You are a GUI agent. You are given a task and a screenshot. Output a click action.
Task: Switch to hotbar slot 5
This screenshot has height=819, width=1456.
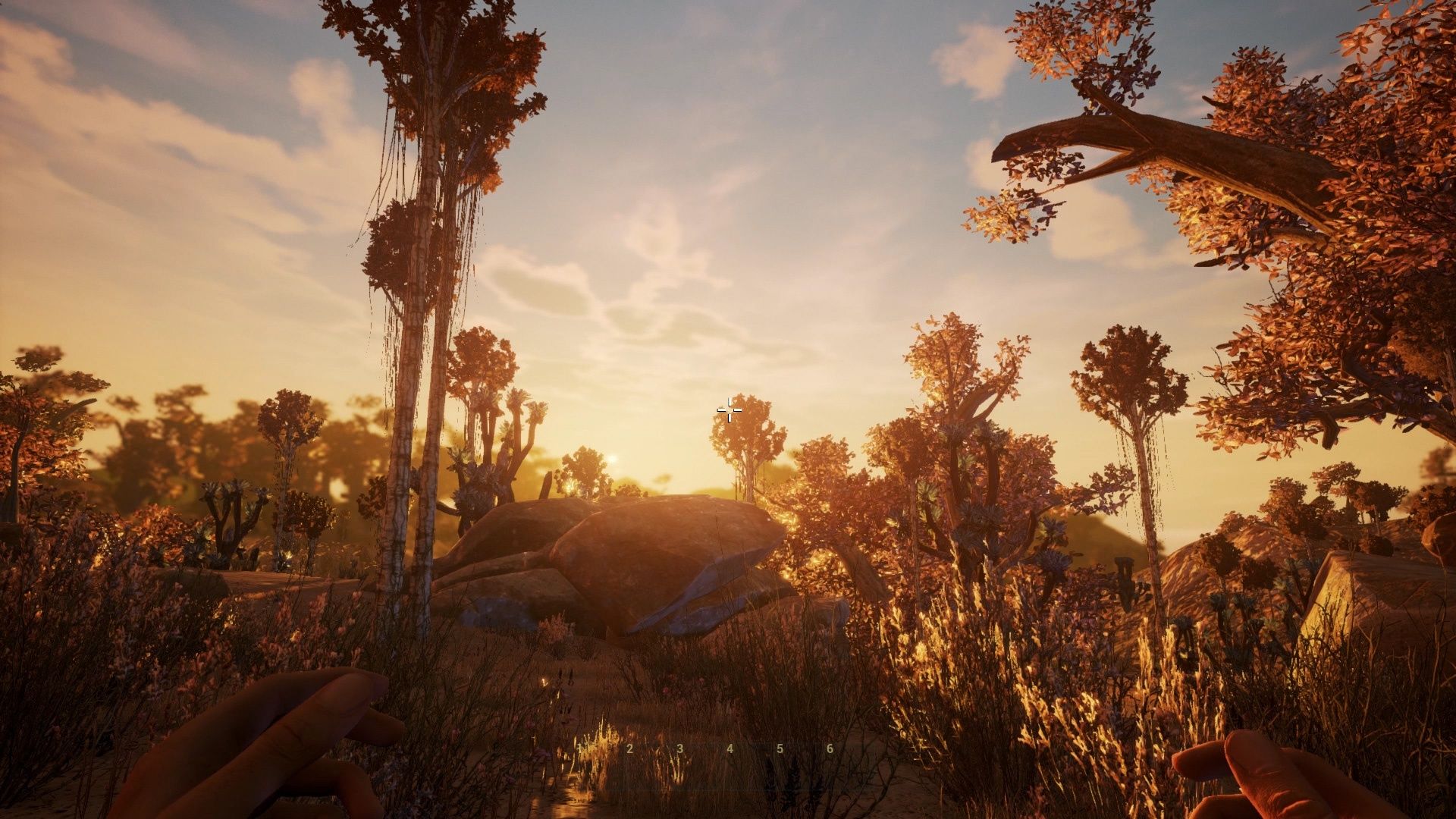click(x=780, y=748)
